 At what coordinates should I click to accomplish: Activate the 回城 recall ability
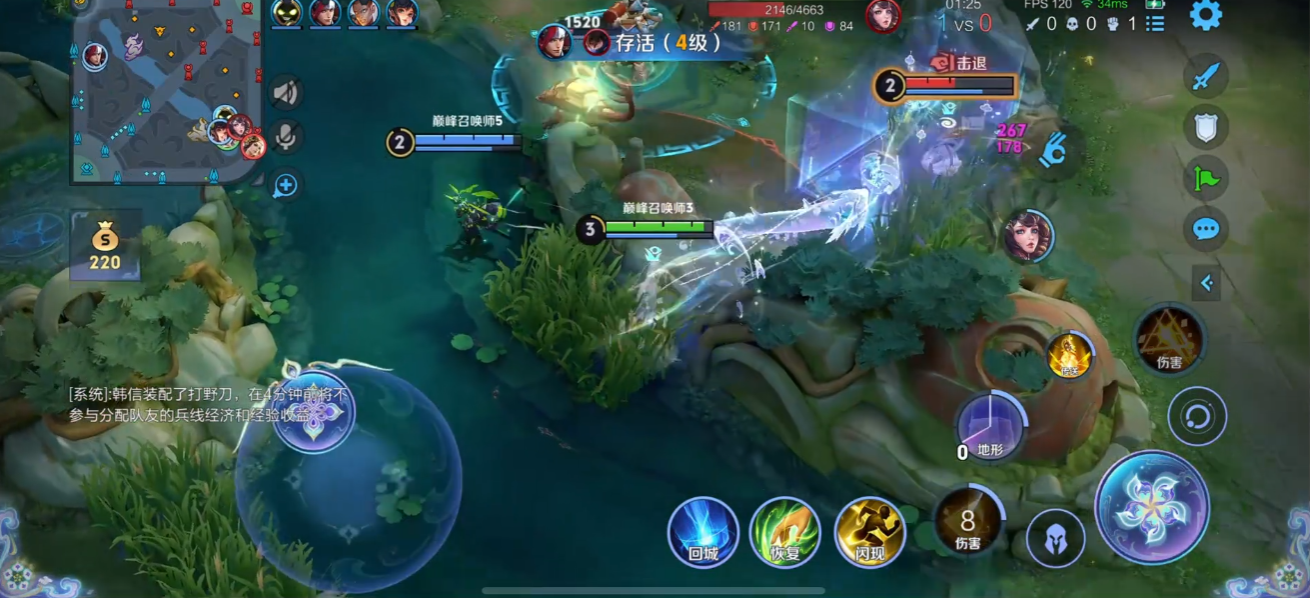703,532
